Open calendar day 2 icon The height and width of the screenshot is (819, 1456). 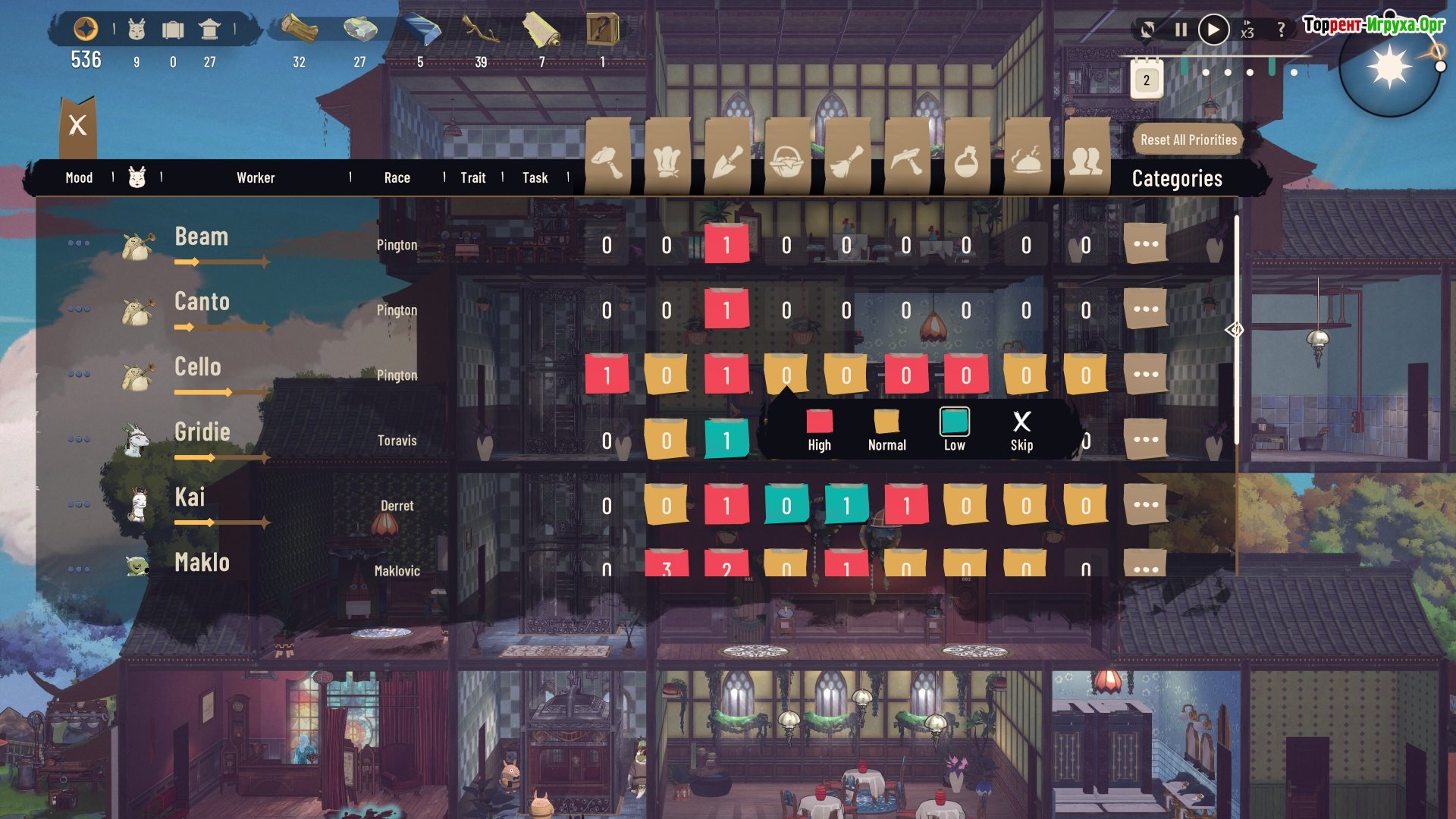[1147, 80]
